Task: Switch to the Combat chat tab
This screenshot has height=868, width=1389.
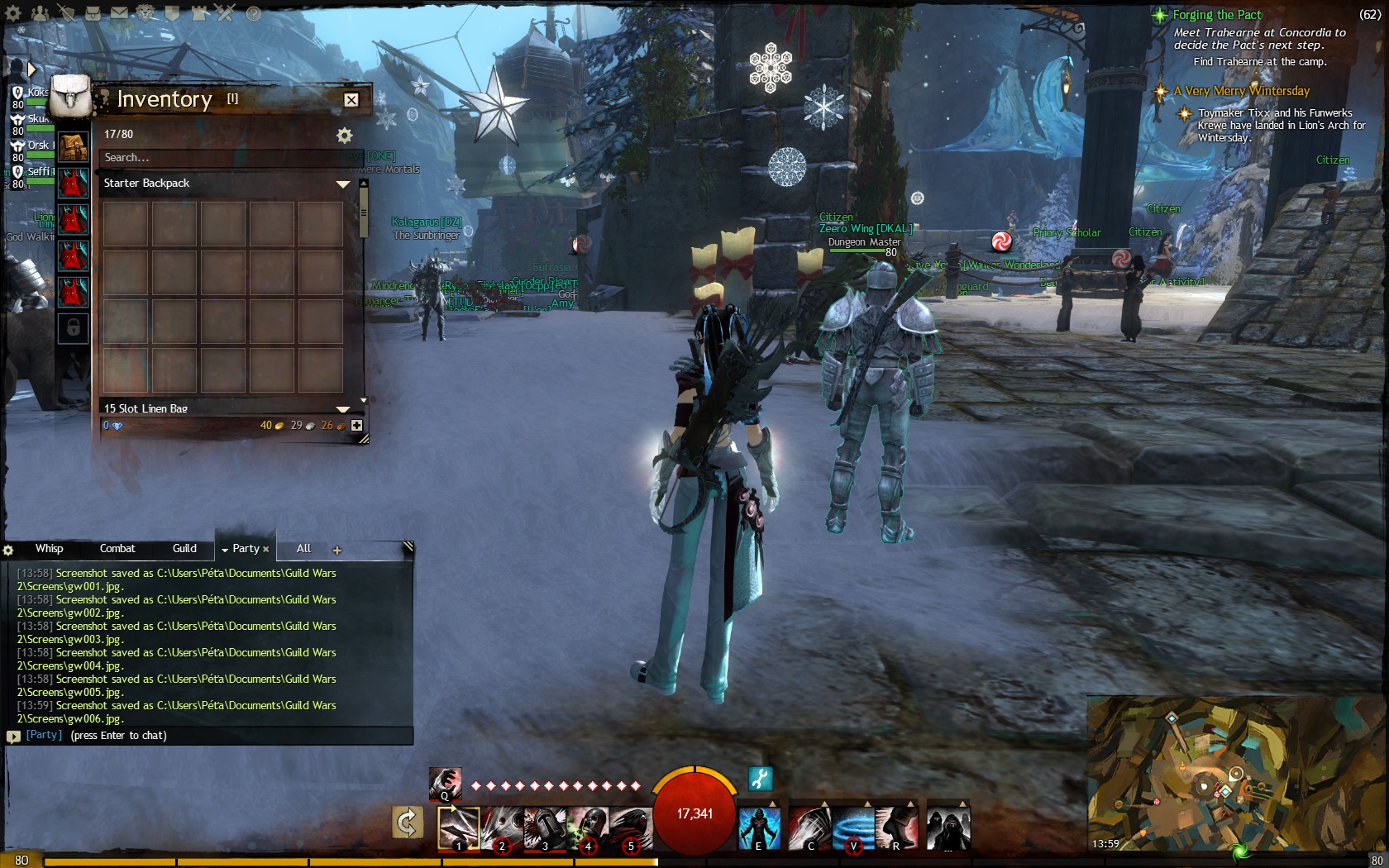Action: point(117,549)
